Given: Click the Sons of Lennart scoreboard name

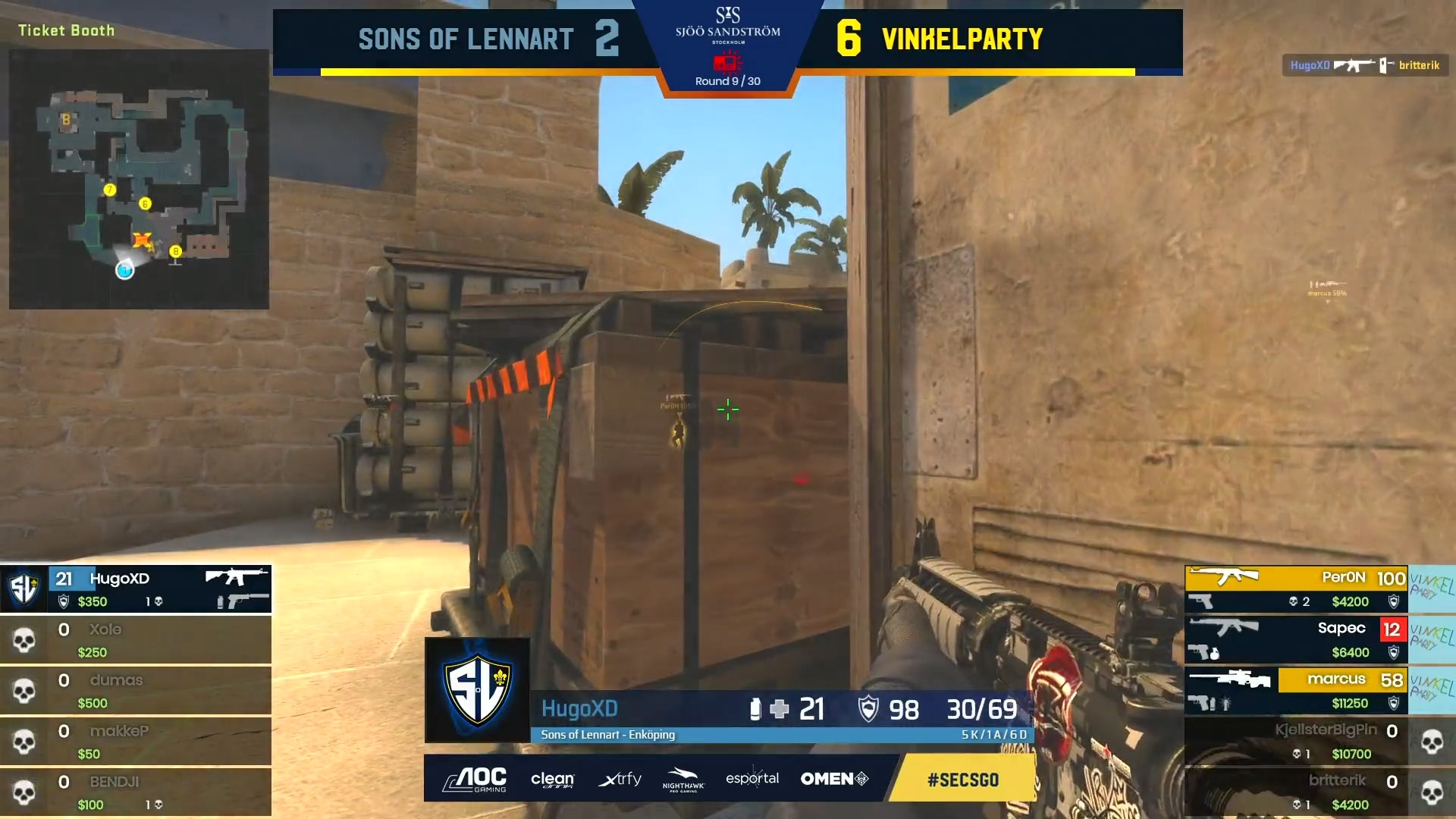Looking at the screenshot, I should tap(466, 39).
